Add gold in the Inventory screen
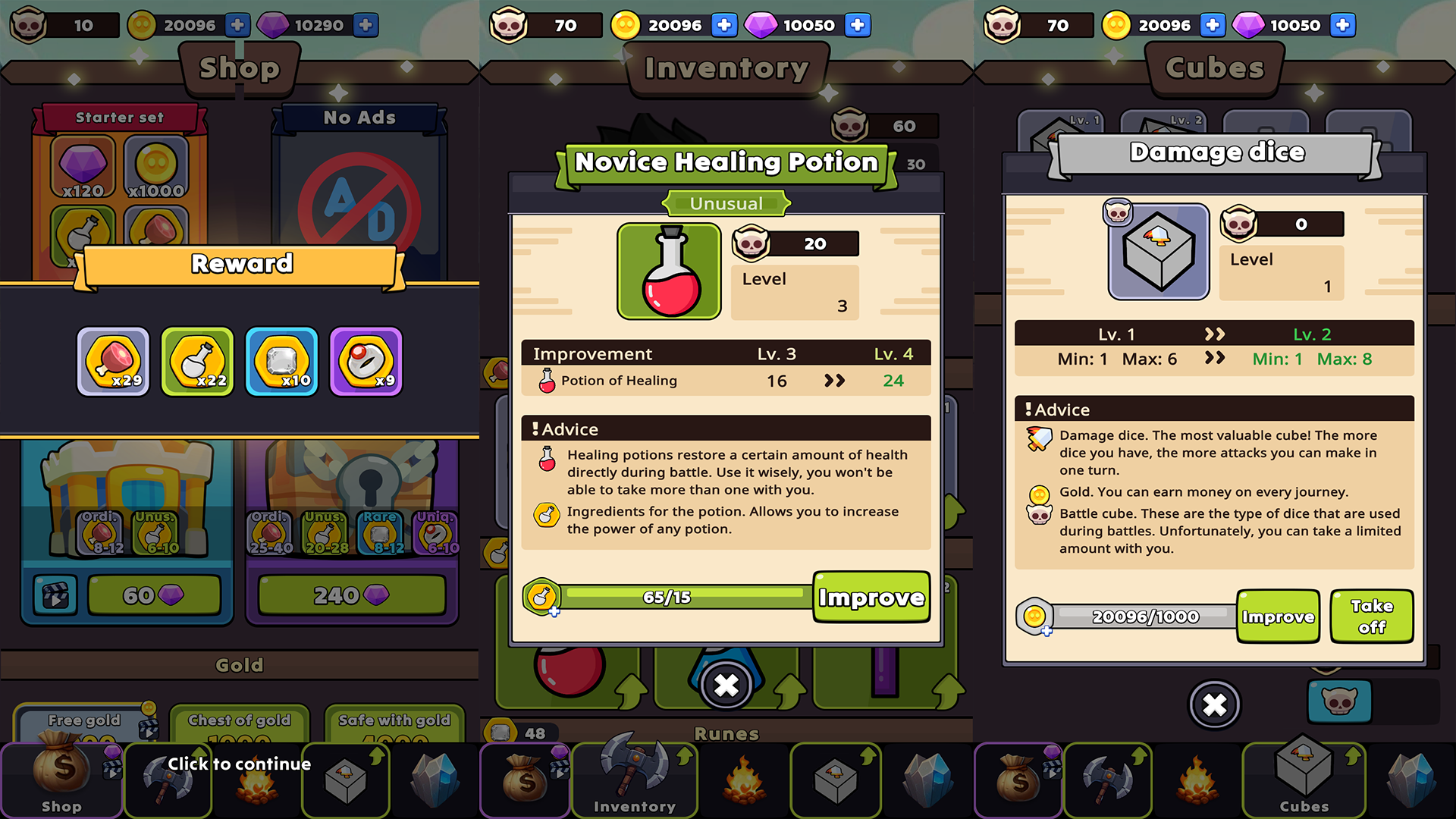1456x819 pixels. coord(724,25)
